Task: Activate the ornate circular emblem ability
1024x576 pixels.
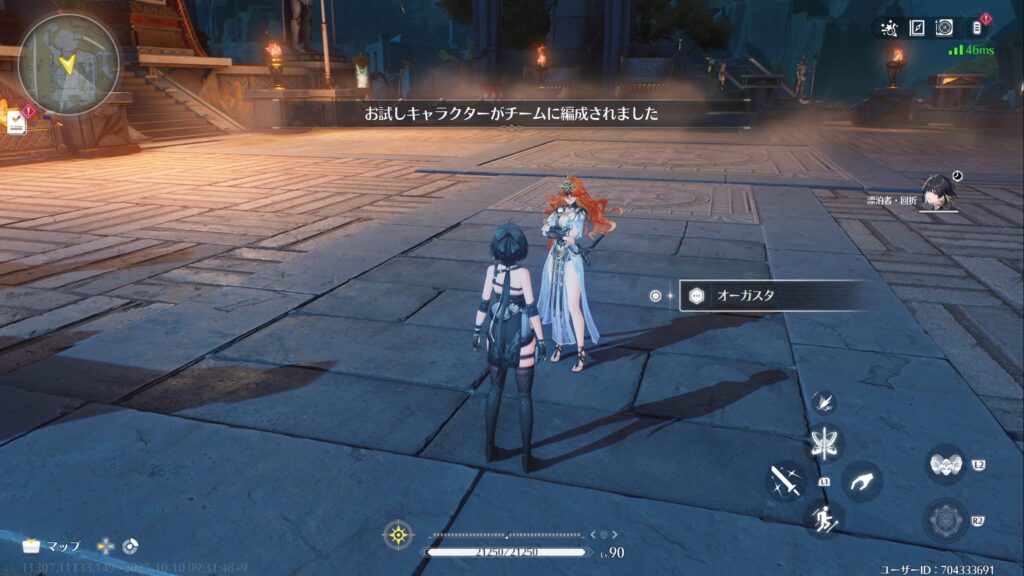Action: [x=944, y=520]
